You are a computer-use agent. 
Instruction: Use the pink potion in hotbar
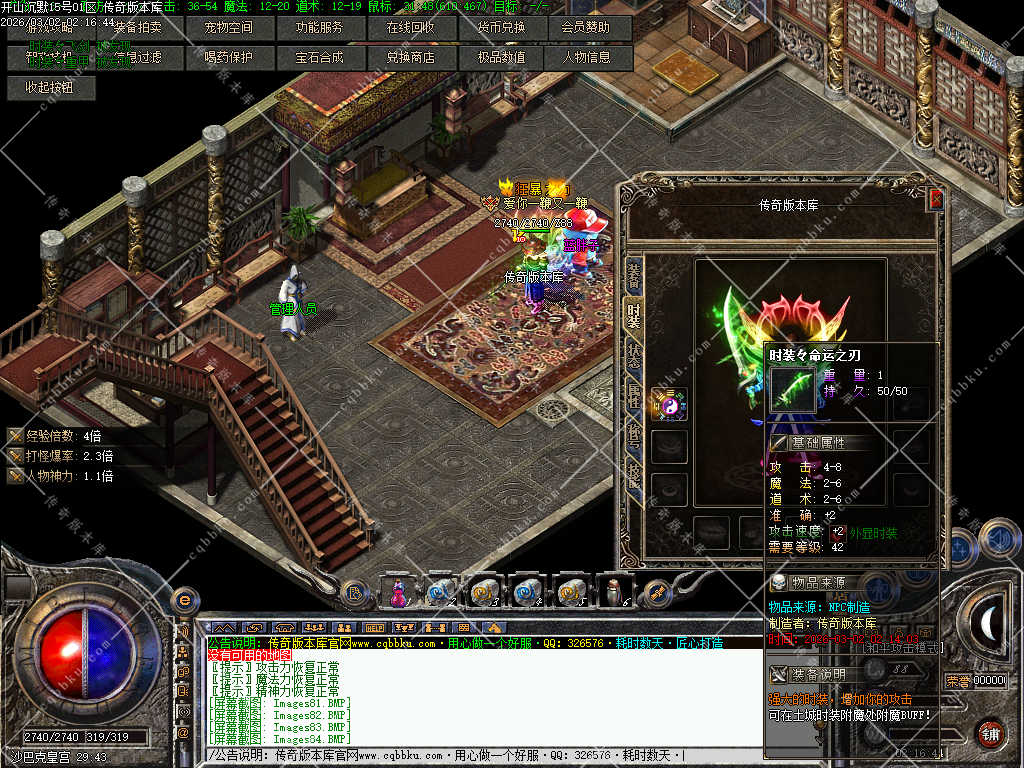tap(398, 592)
